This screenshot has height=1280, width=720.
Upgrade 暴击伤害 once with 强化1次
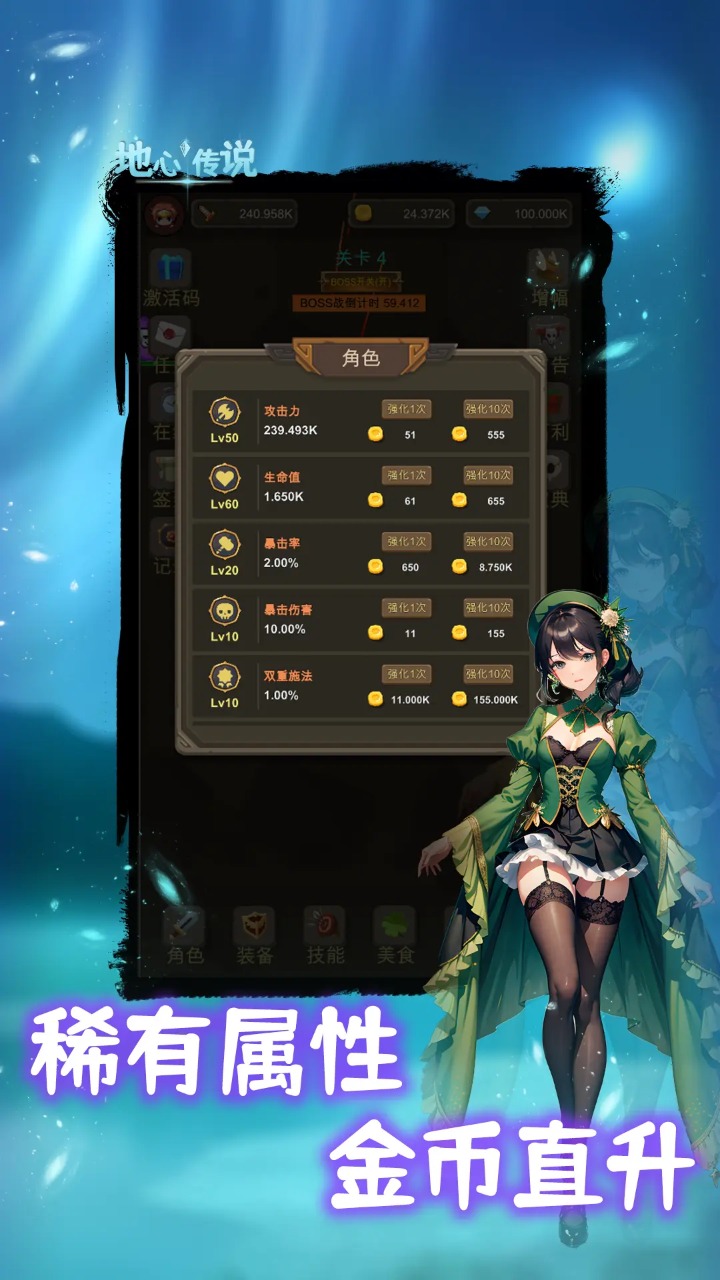(x=406, y=608)
